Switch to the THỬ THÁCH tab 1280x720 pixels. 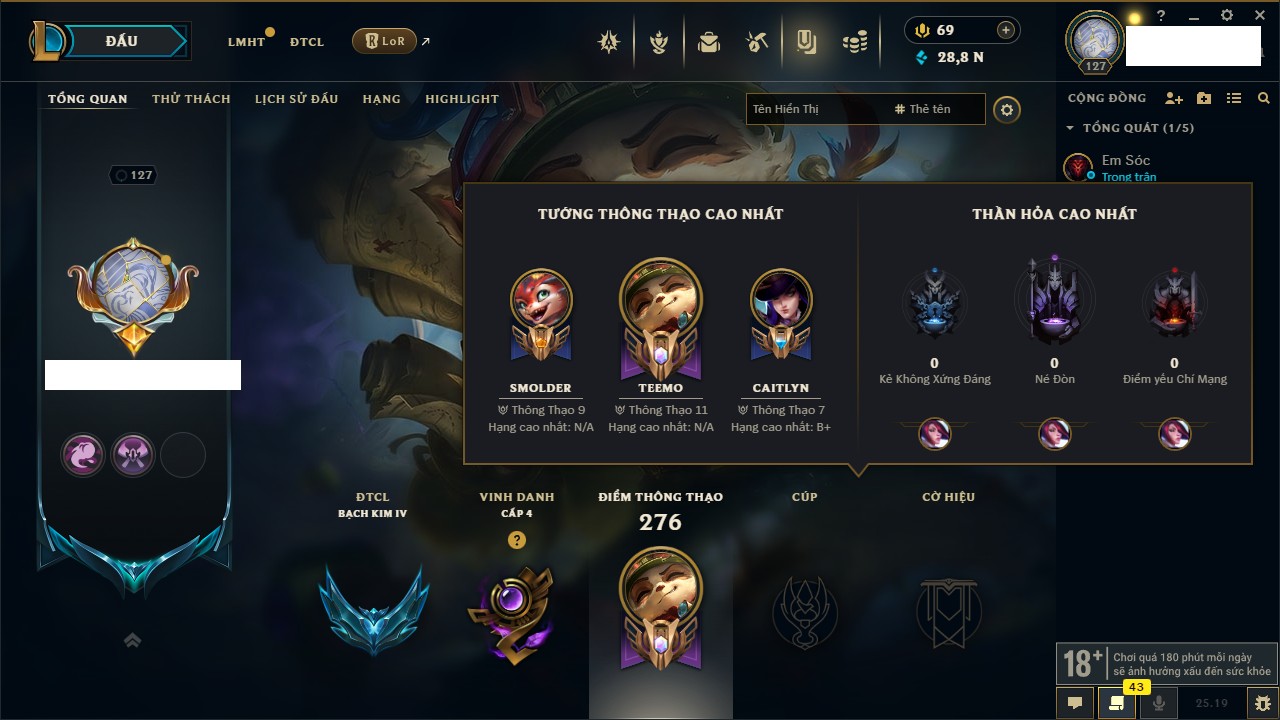tap(191, 99)
